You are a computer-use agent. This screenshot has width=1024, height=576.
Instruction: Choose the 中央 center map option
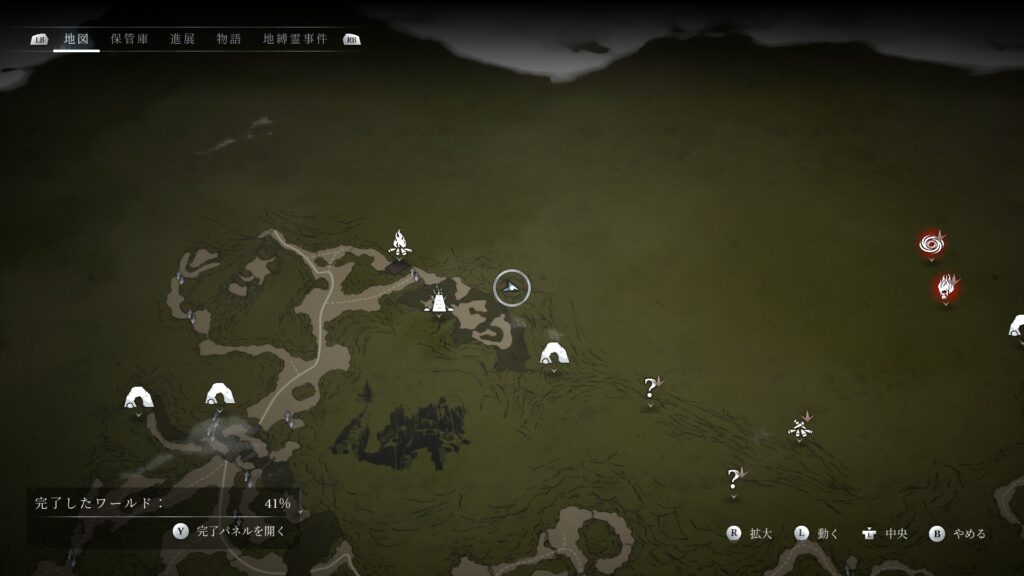[884, 534]
